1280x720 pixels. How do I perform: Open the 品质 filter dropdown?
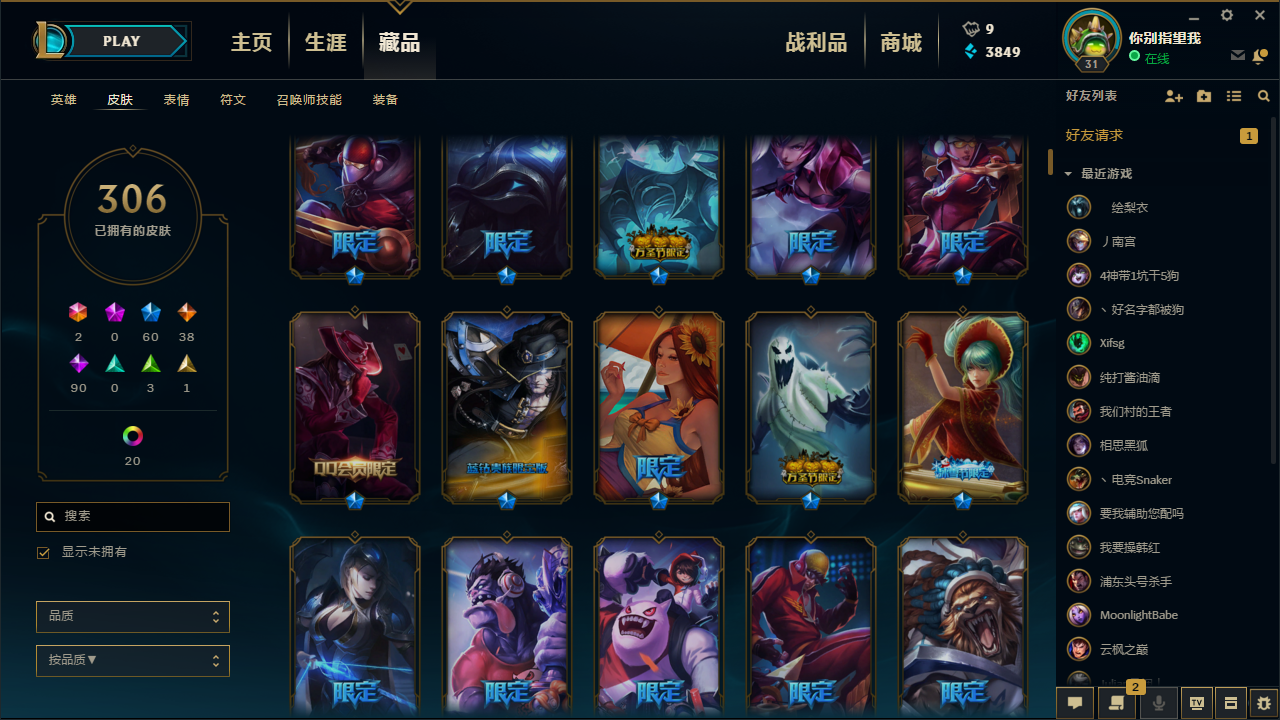tap(132, 616)
